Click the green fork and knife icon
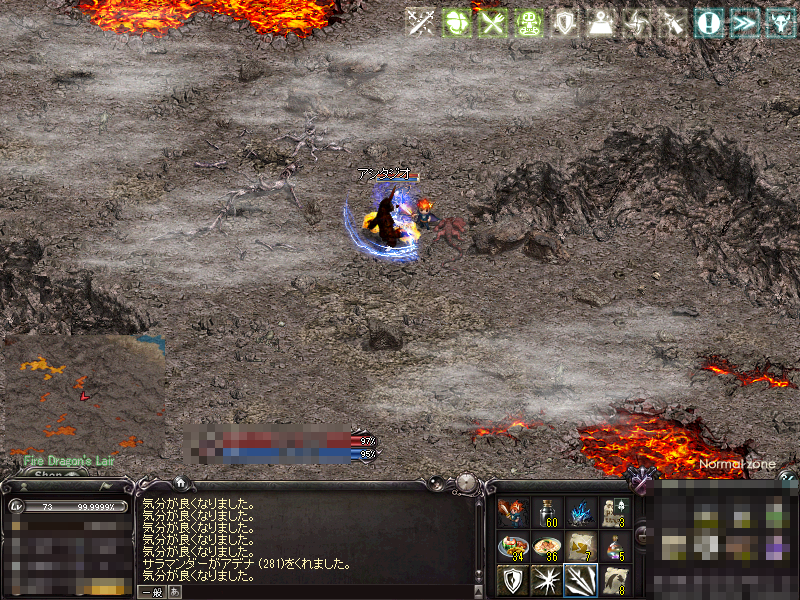Image resolution: width=800 pixels, height=600 pixels. tap(492, 23)
